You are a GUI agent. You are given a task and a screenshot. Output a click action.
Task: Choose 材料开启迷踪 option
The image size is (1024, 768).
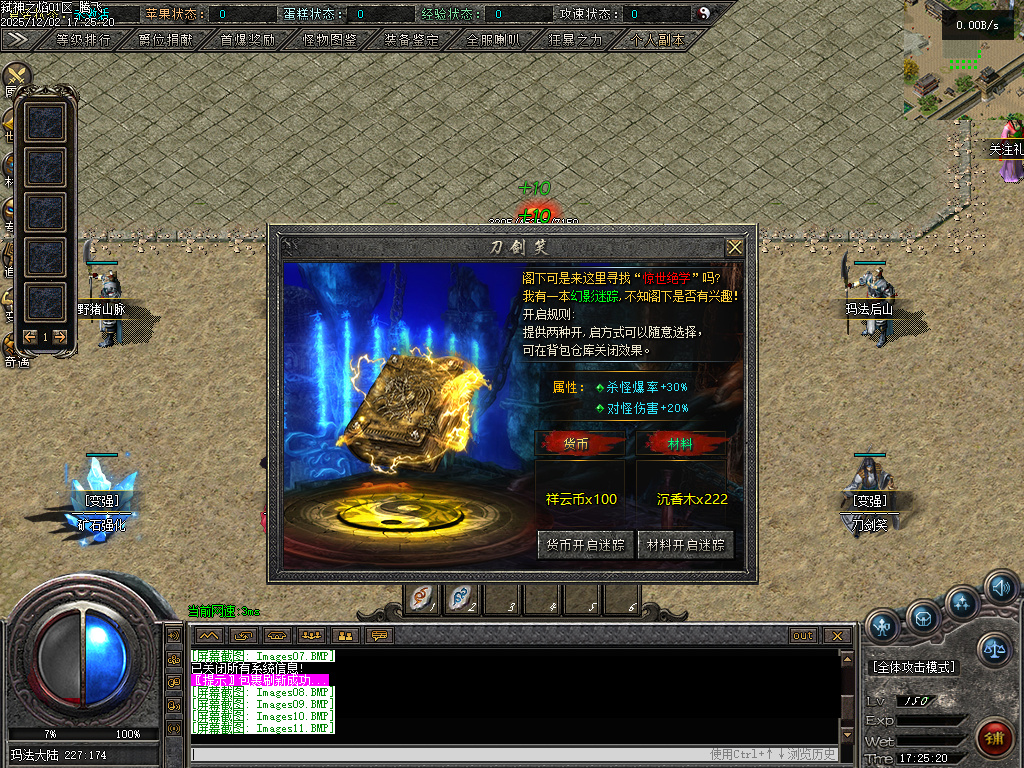pyautogui.click(x=685, y=545)
